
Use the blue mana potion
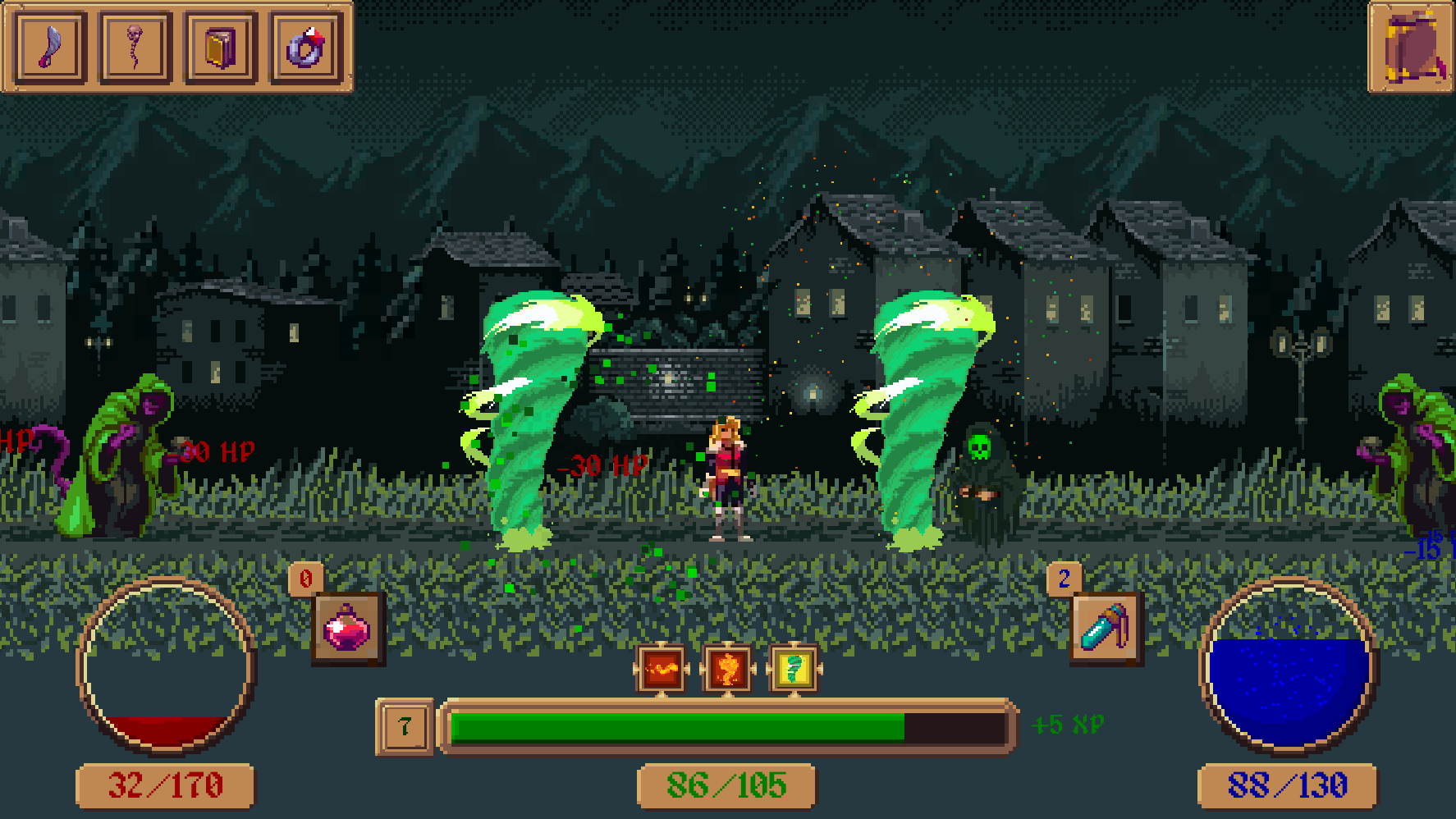(1106, 629)
